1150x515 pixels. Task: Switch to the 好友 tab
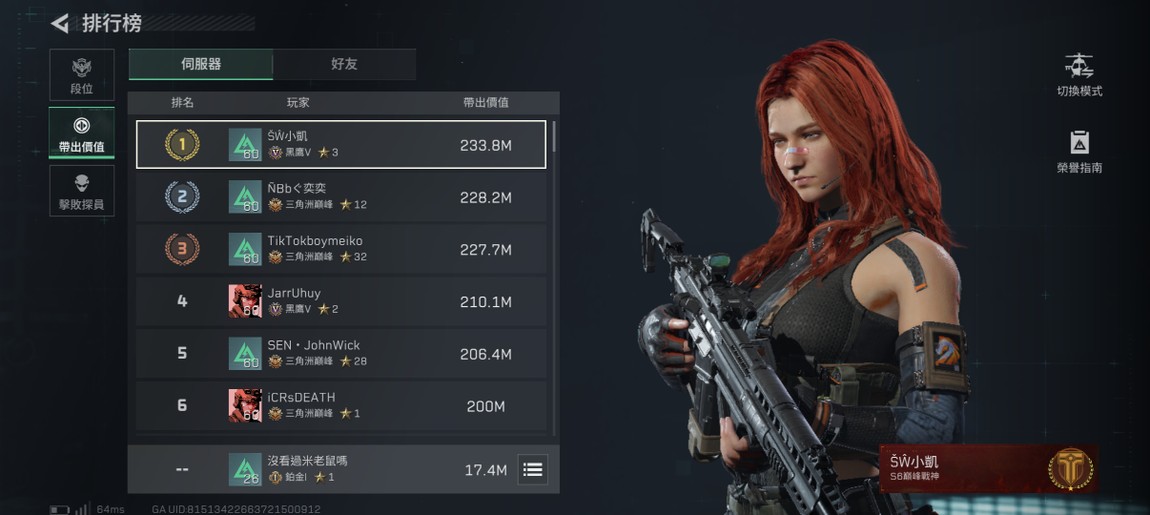(x=344, y=64)
